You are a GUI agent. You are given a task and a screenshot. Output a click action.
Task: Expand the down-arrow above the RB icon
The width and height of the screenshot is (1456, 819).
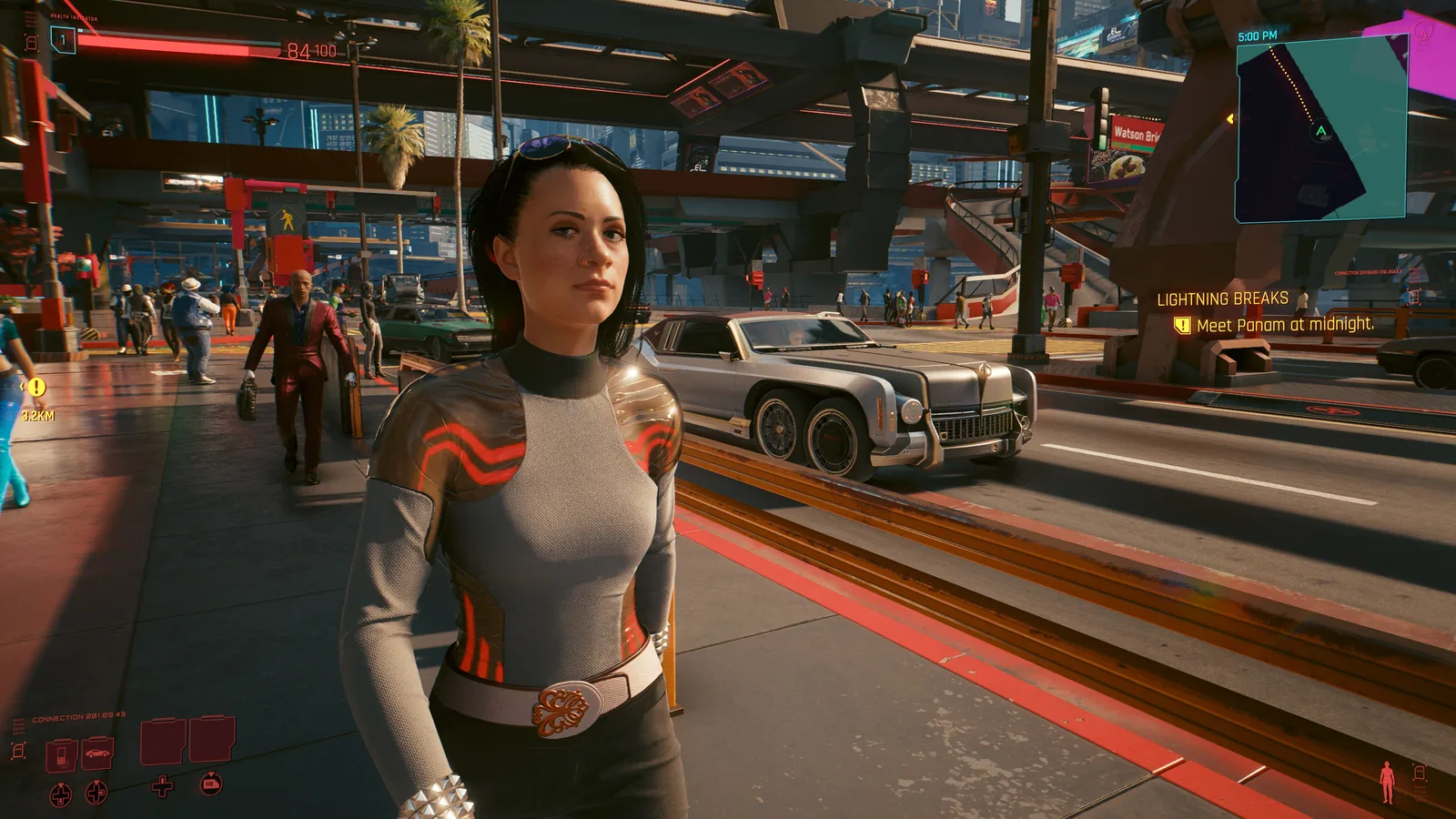211,774
